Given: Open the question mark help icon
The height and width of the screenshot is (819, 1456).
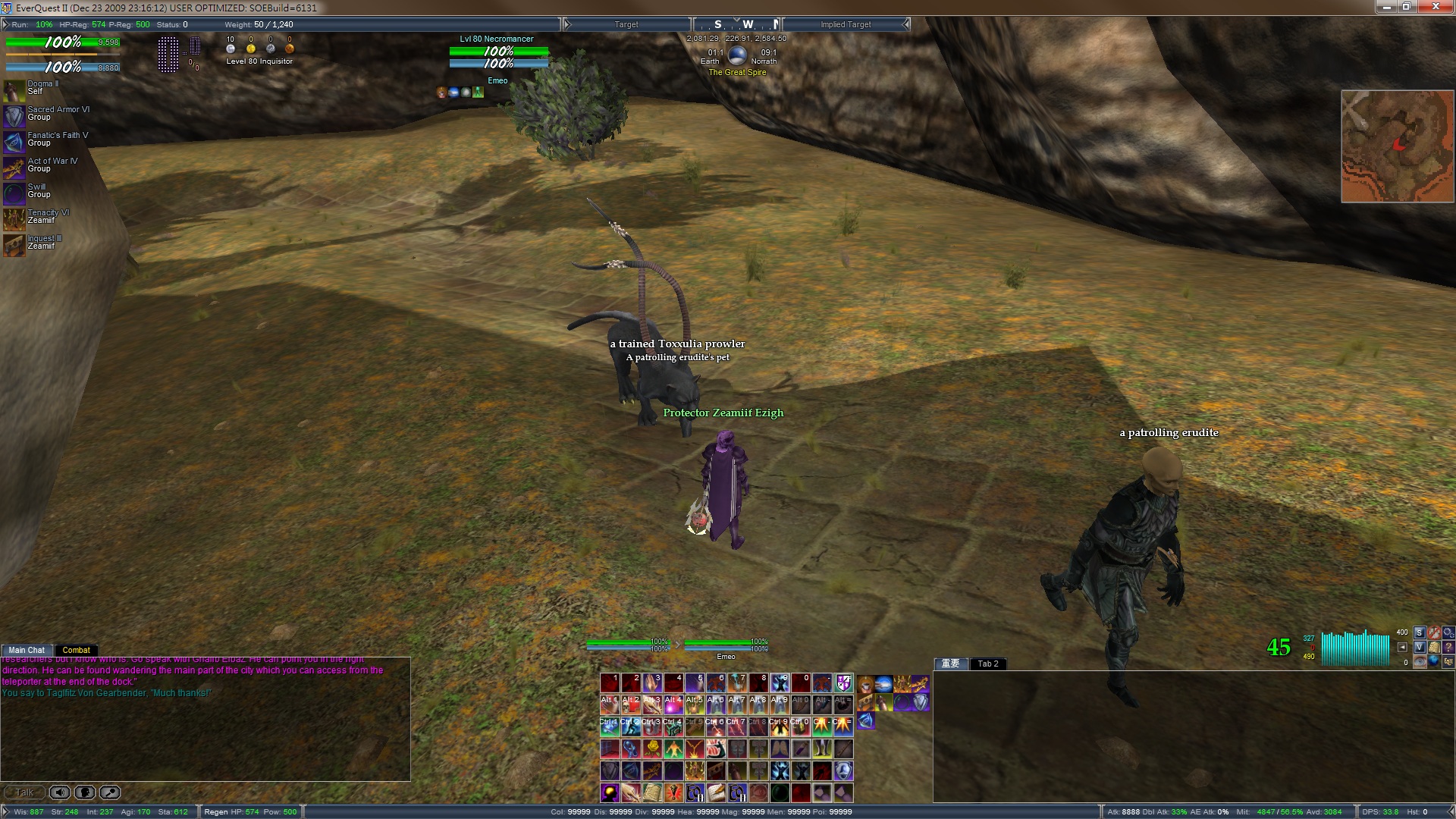Looking at the screenshot, I should point(1448,647).
